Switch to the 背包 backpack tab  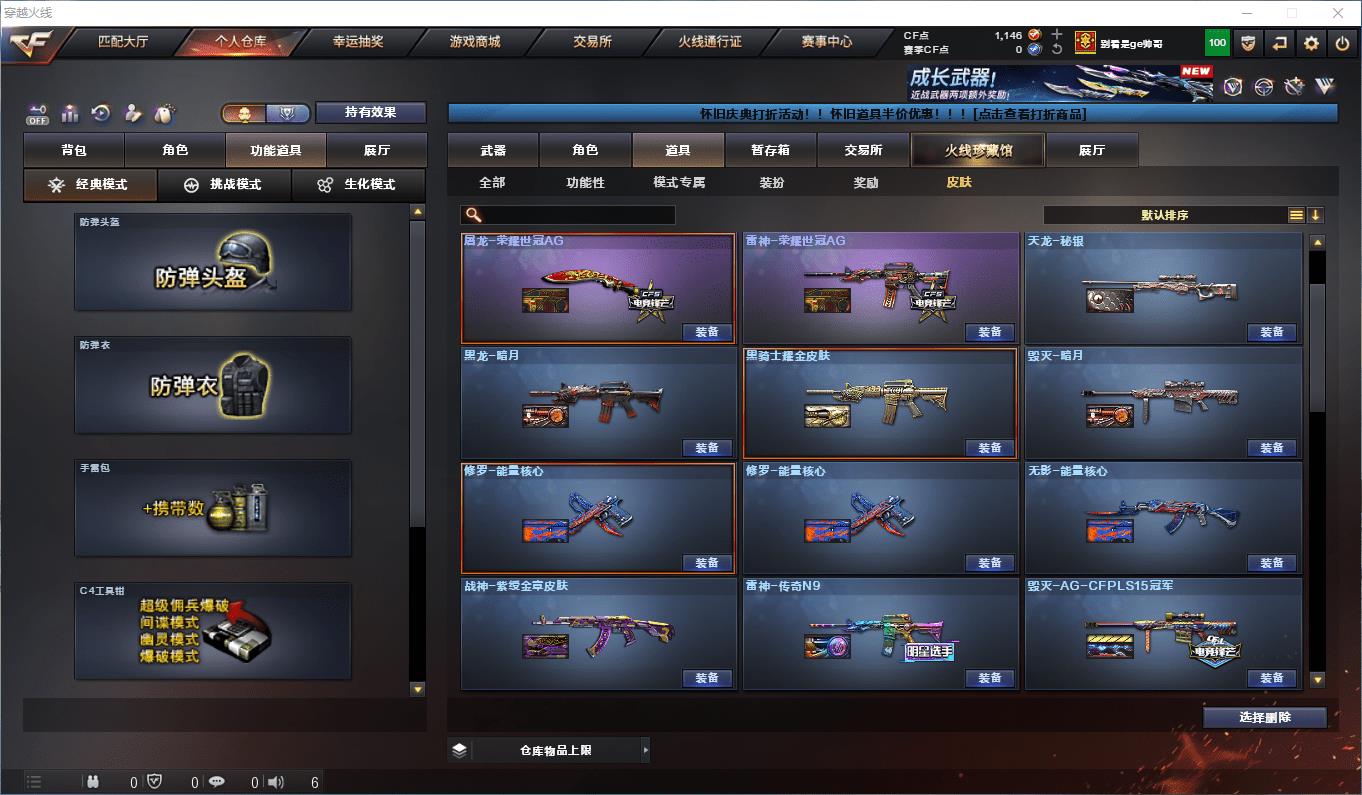(74, 150)
